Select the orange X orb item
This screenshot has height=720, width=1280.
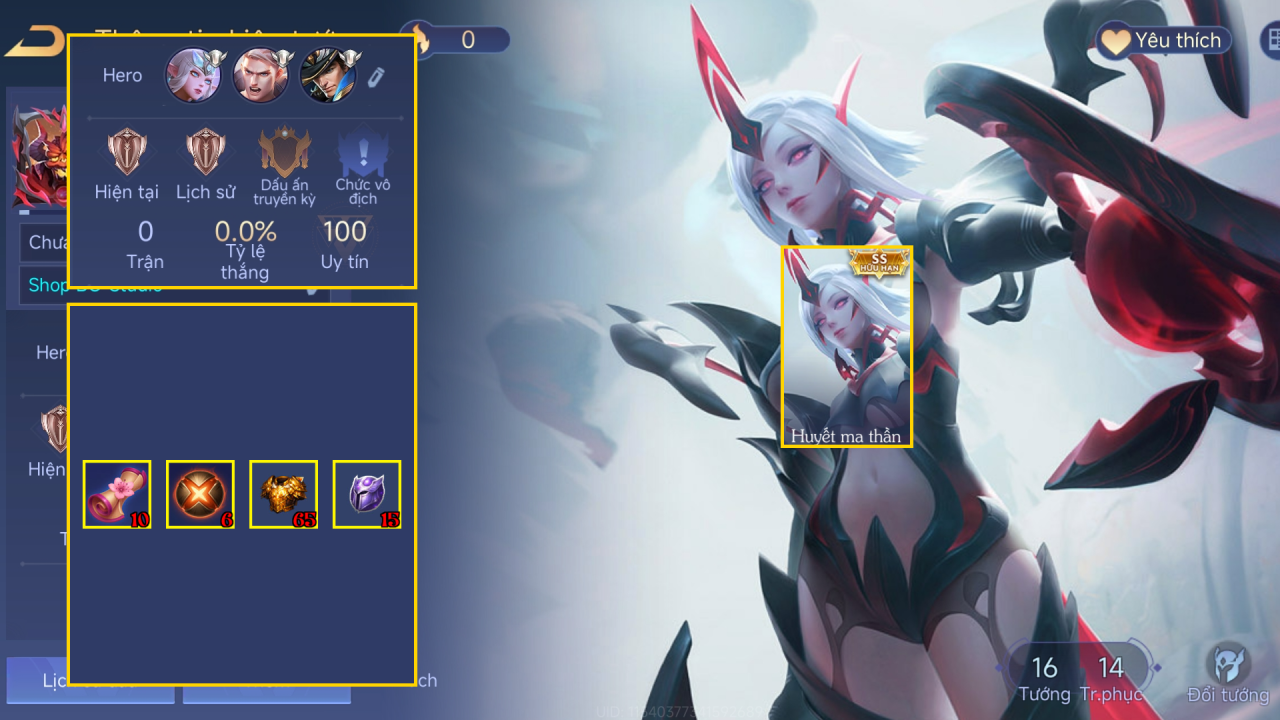coord(200,494)
